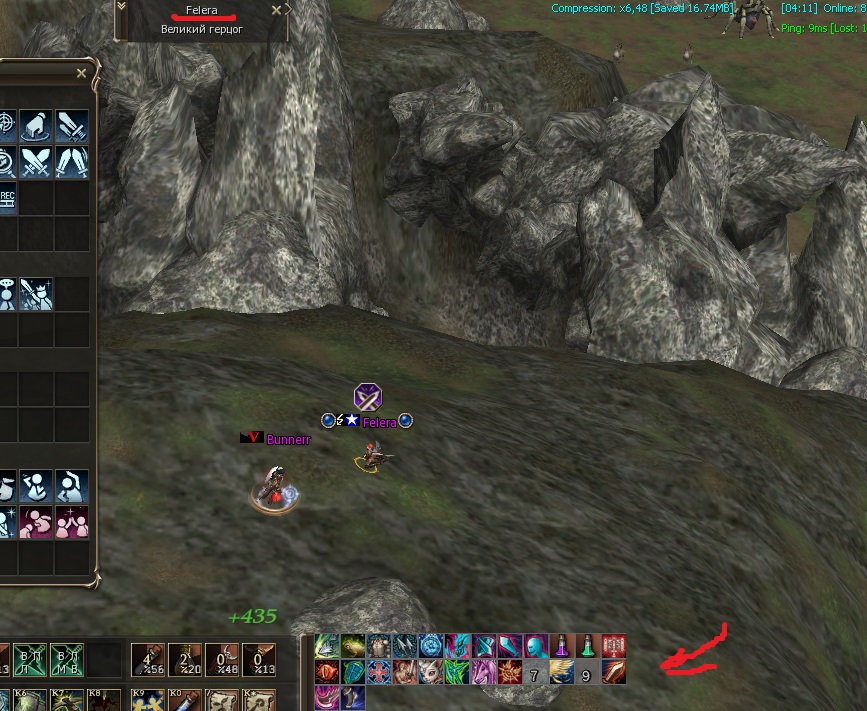Viewport: 867px width, 711px height.
Task: Select the white cat-eared face skill
Action: coord(431,672)
